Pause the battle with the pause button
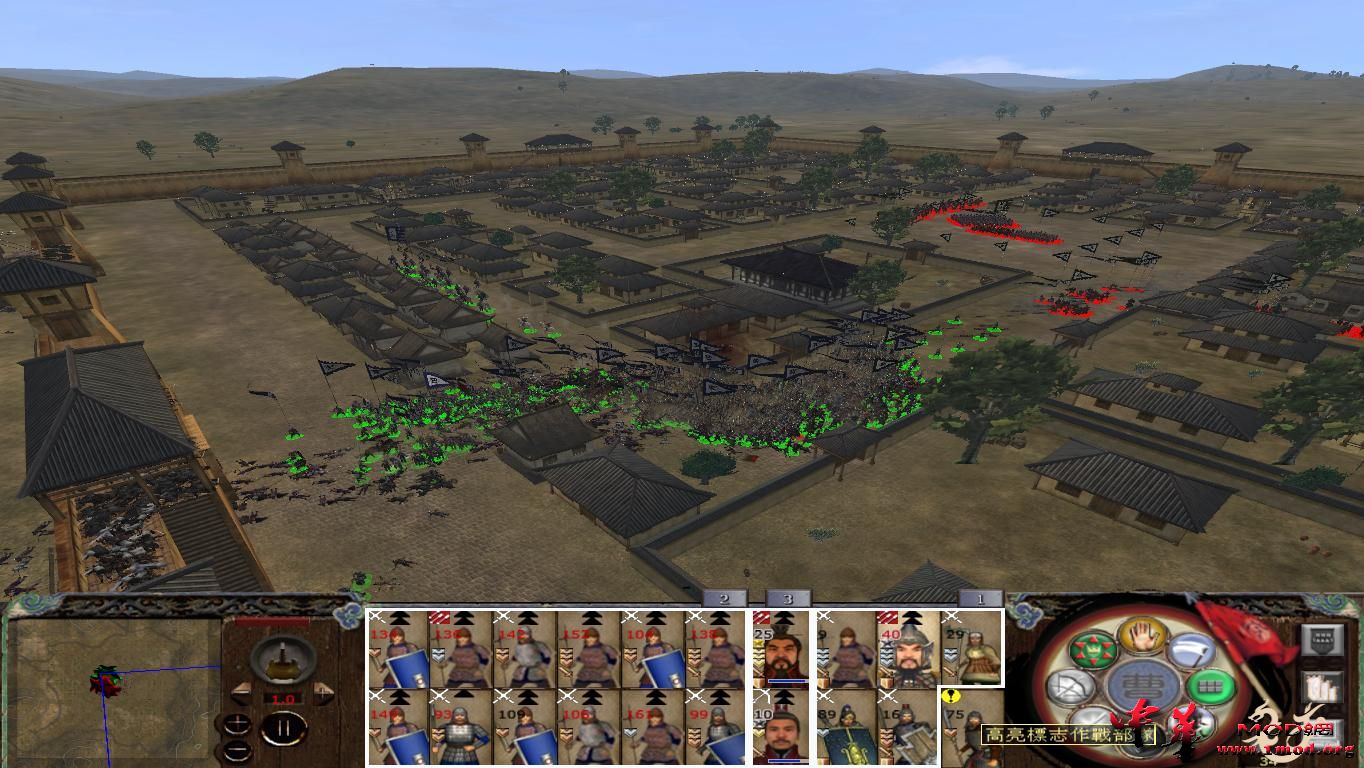 282,728
